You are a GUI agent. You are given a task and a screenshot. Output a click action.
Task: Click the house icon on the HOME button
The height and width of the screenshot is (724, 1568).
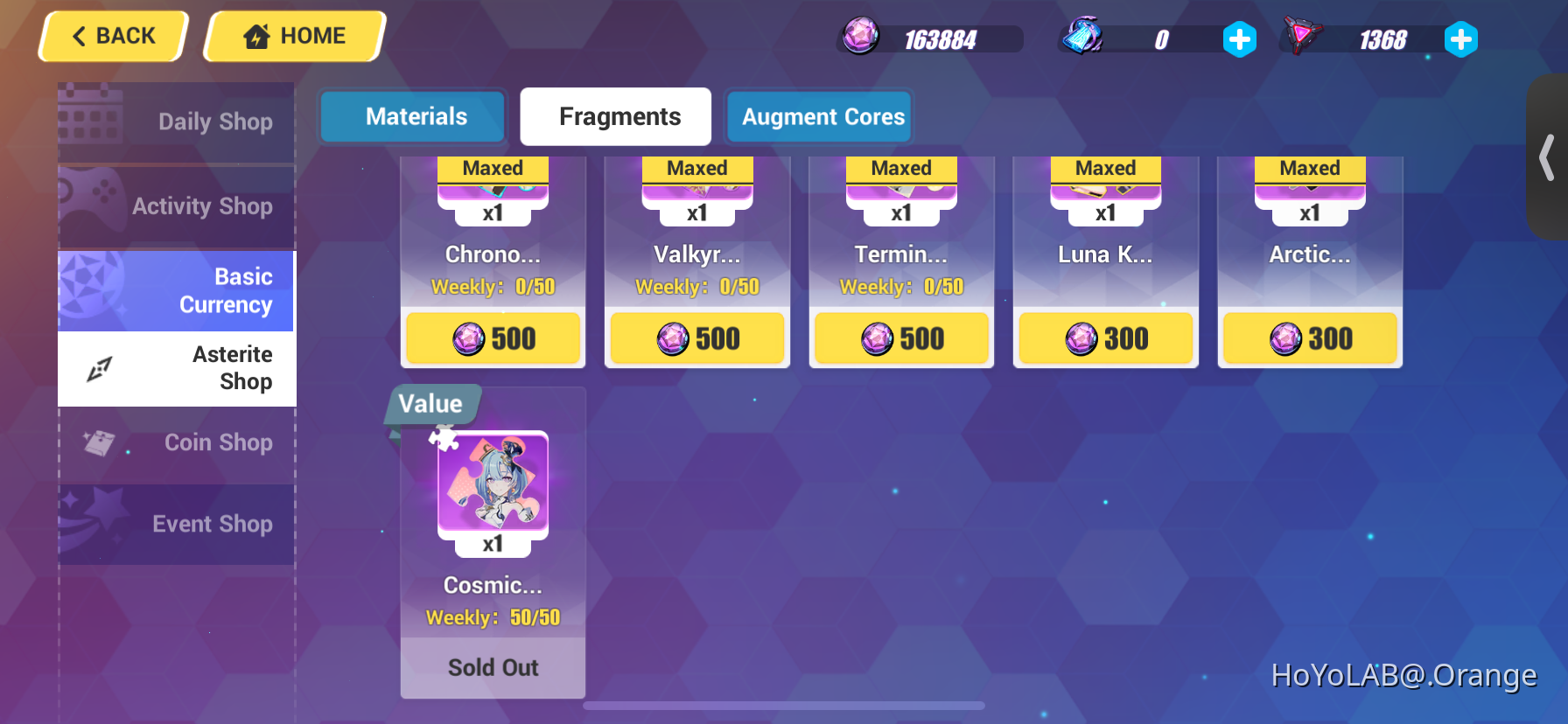click(255, 35)
